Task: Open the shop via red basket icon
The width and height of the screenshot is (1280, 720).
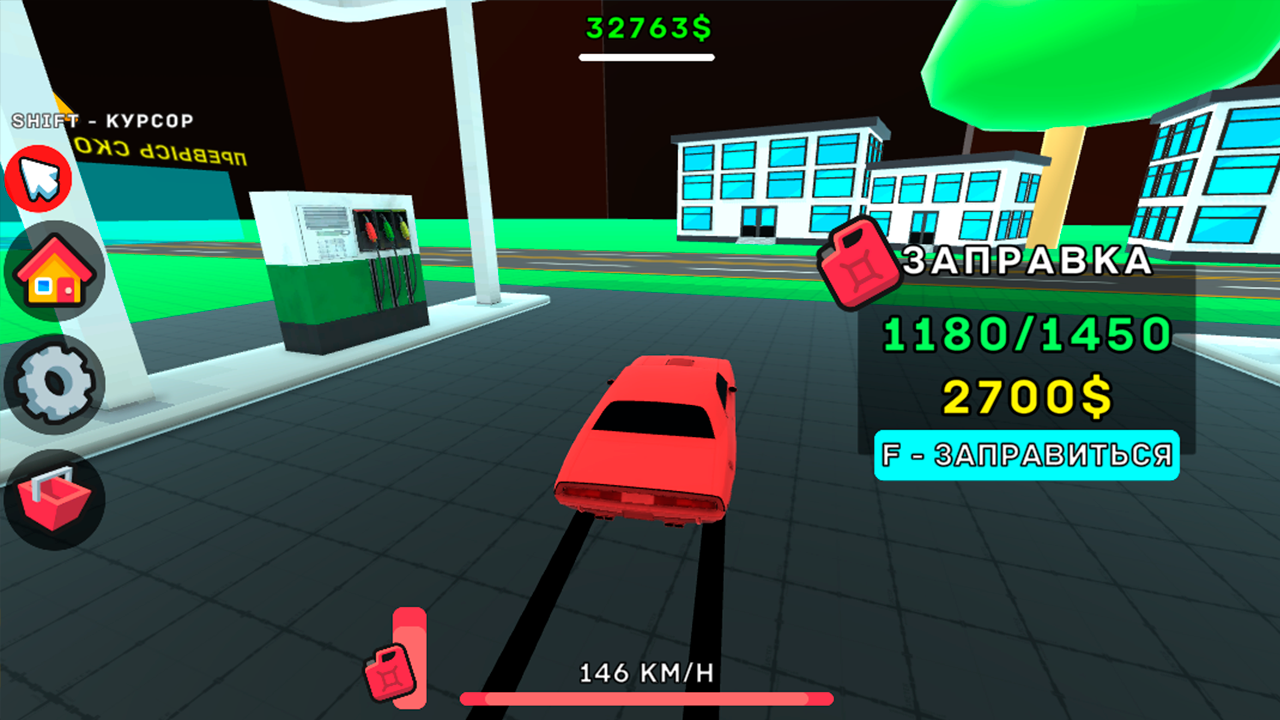Action: coord(55,494)
